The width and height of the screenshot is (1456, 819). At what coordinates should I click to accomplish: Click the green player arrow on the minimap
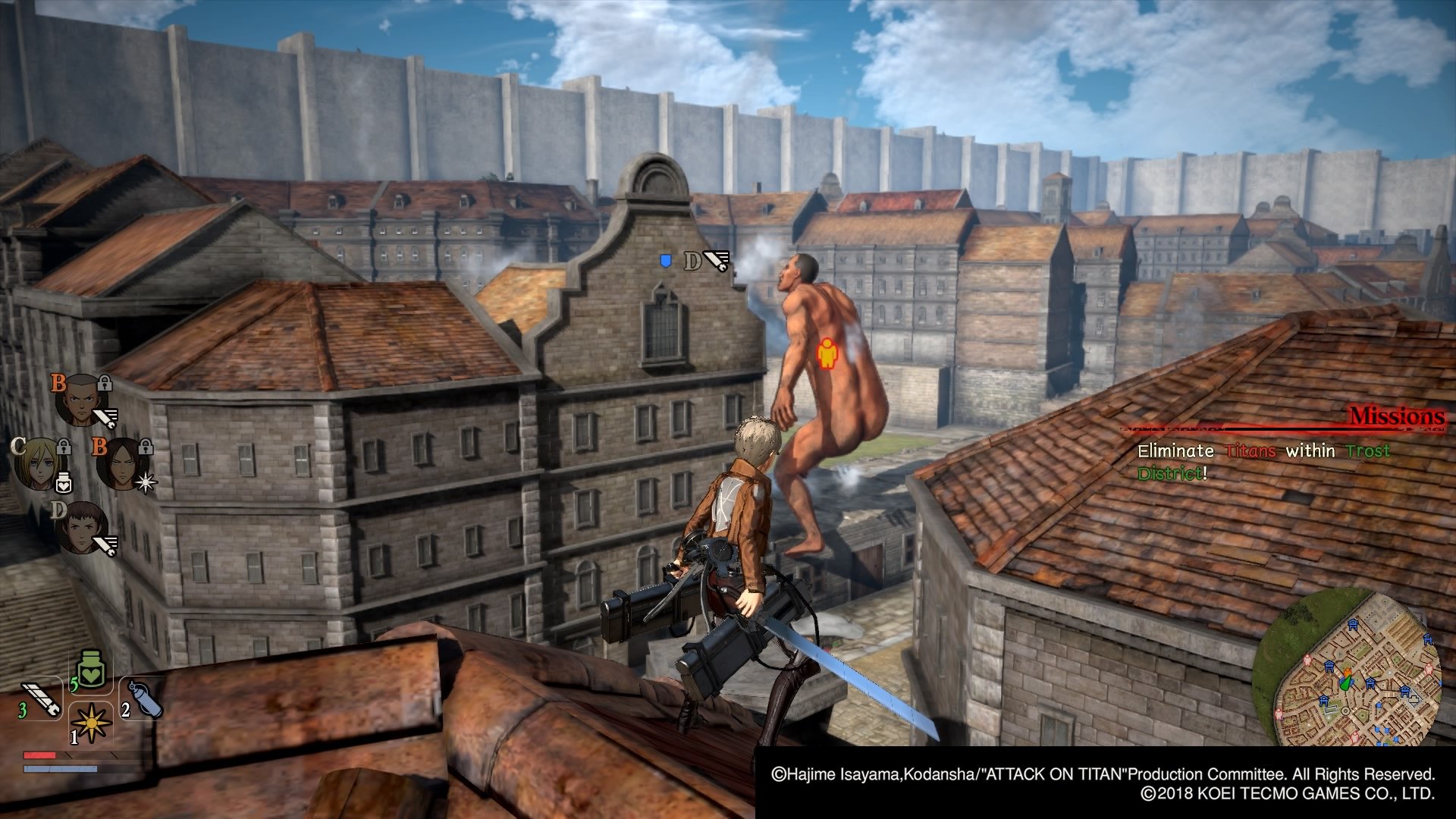[1347, 682]
